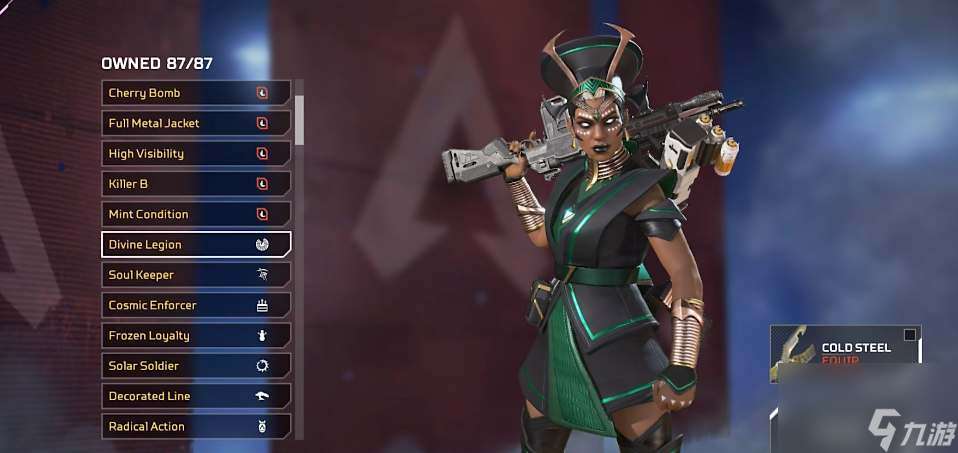958x453 pixels.
Task: Pick the High Visibility skin
Action: click(196, 154)
